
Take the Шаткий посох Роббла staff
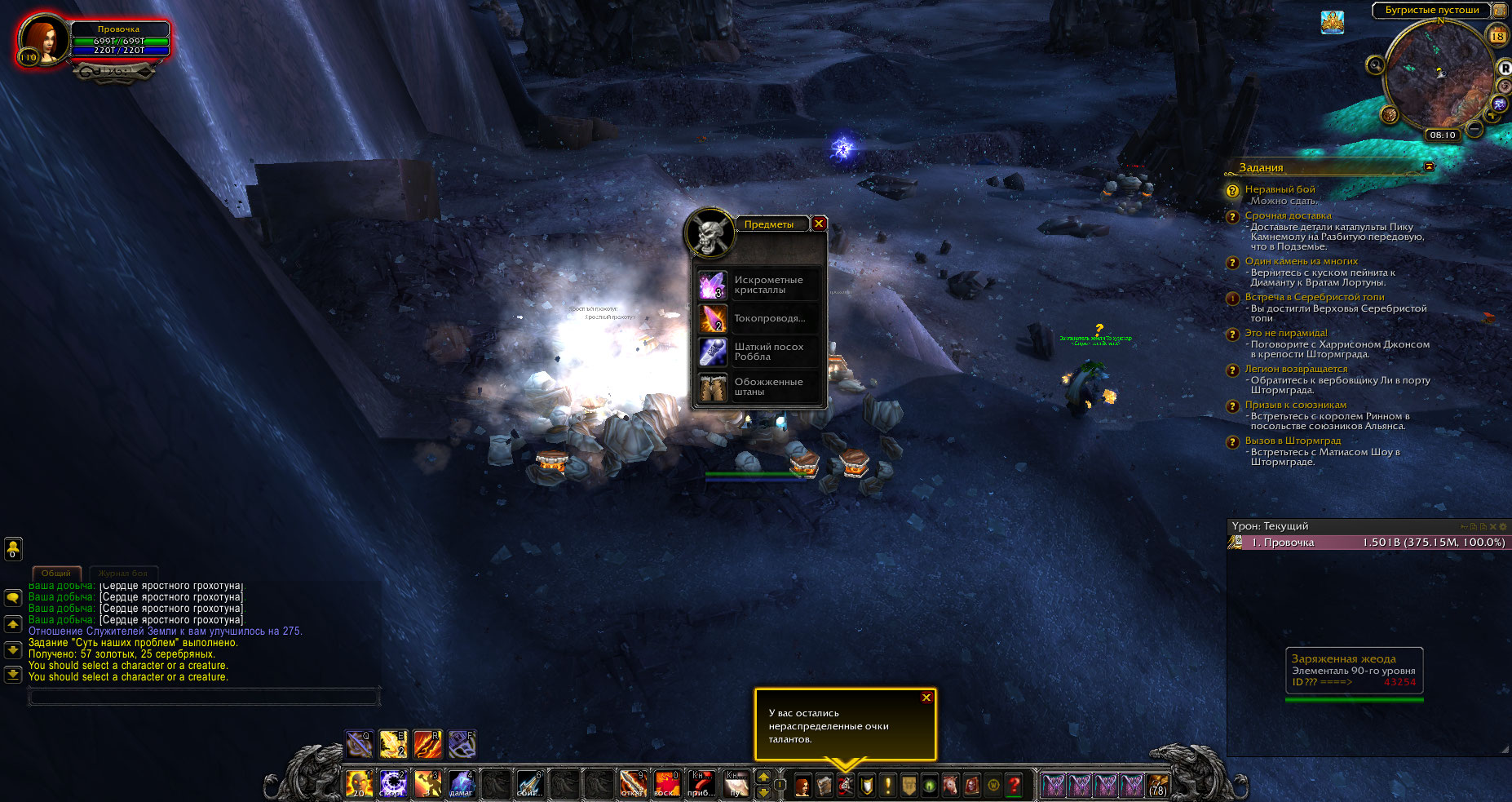pos(713,352)
